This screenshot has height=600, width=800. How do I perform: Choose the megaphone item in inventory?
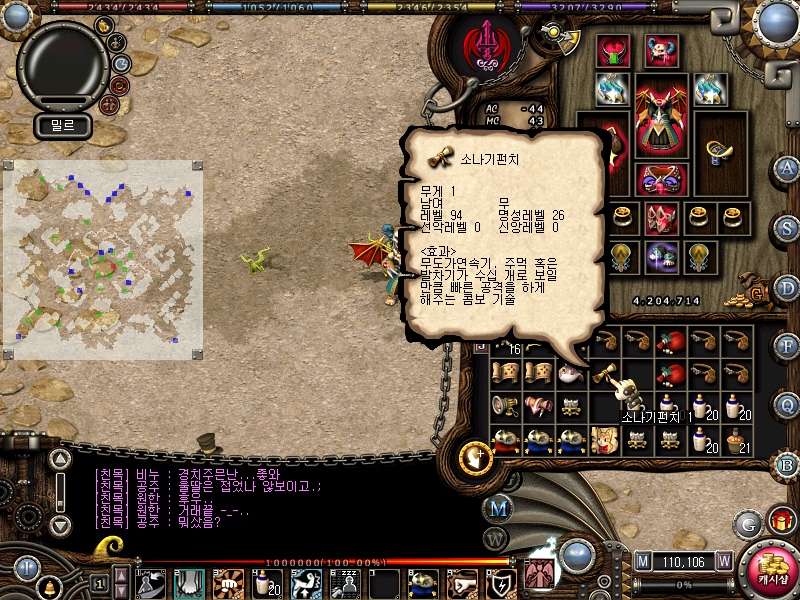(504, 406)
